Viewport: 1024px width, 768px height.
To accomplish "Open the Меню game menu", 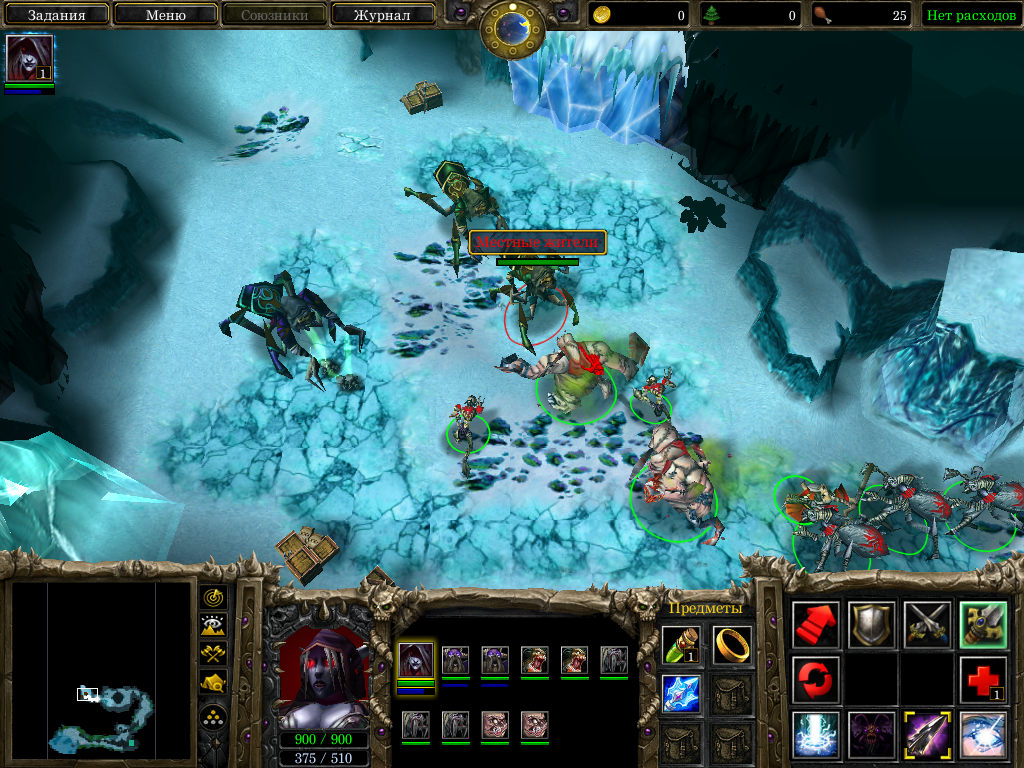I will 165,15.
